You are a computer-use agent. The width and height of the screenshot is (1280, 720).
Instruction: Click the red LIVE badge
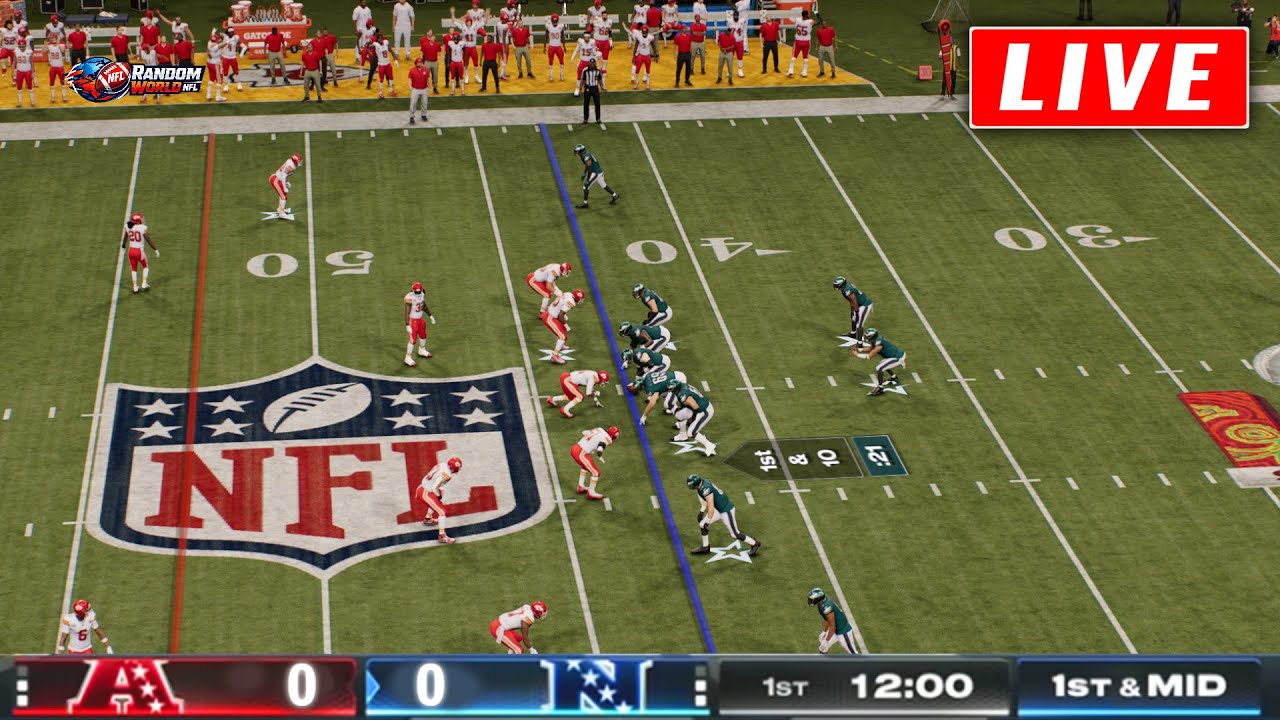1108,78
